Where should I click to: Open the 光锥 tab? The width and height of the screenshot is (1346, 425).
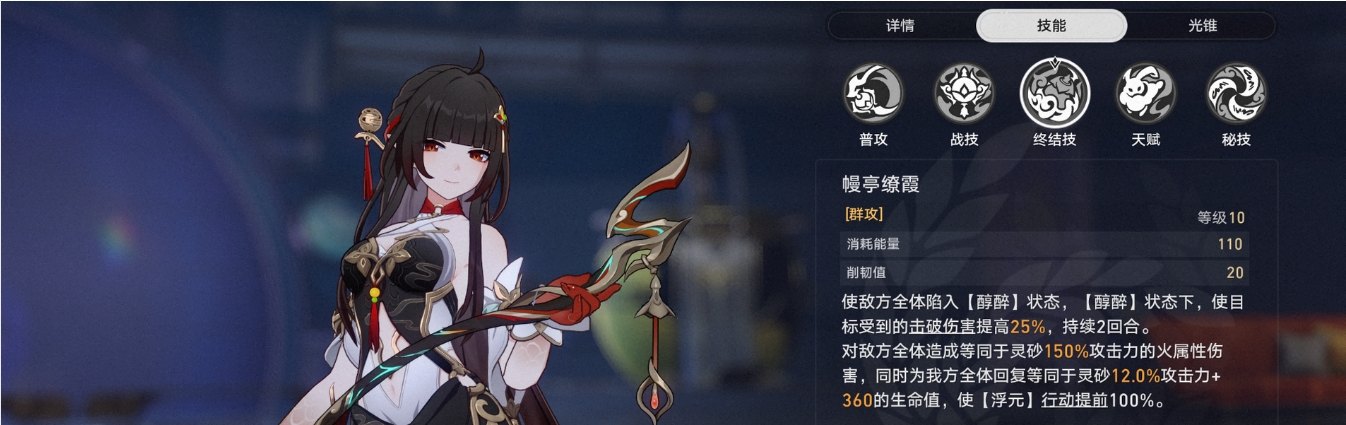[1202, 26]
